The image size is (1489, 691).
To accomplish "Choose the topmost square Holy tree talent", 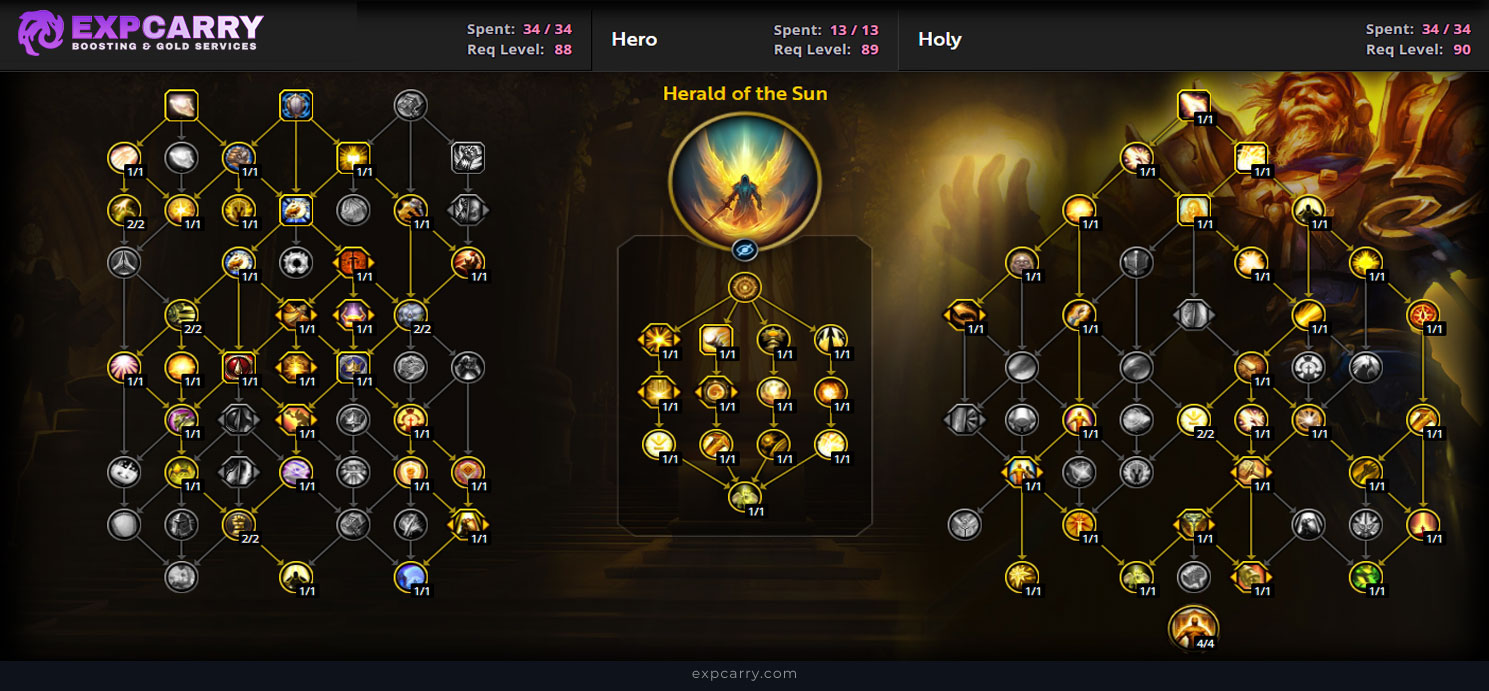I will tap(1193, 105).
